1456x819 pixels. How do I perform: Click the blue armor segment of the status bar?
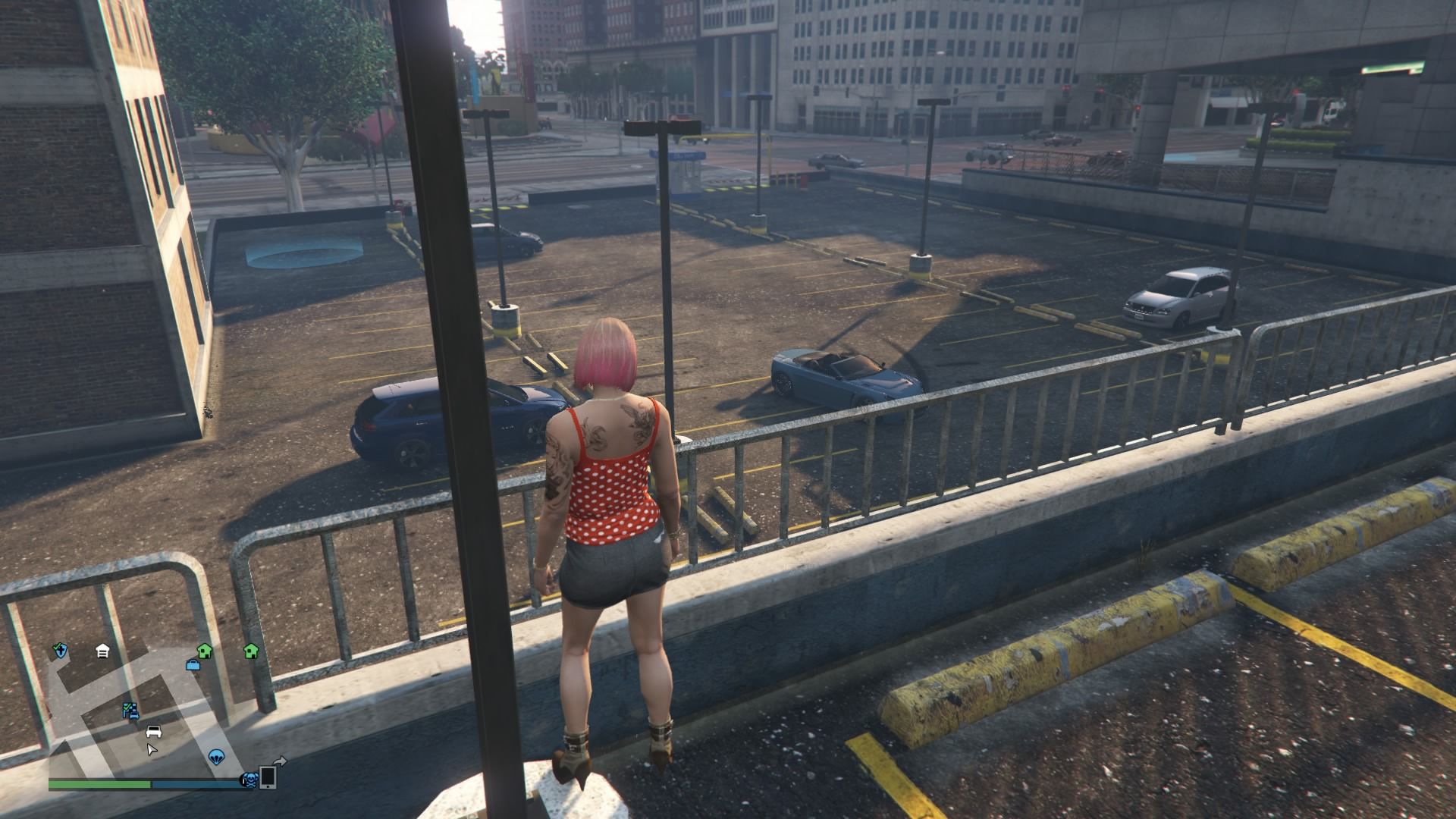197,783
